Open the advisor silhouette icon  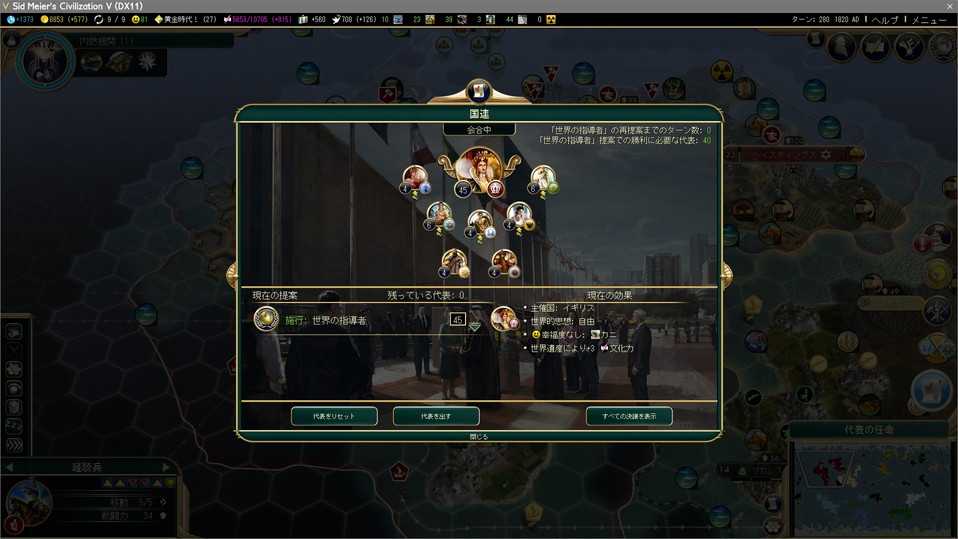pos(842,46)
